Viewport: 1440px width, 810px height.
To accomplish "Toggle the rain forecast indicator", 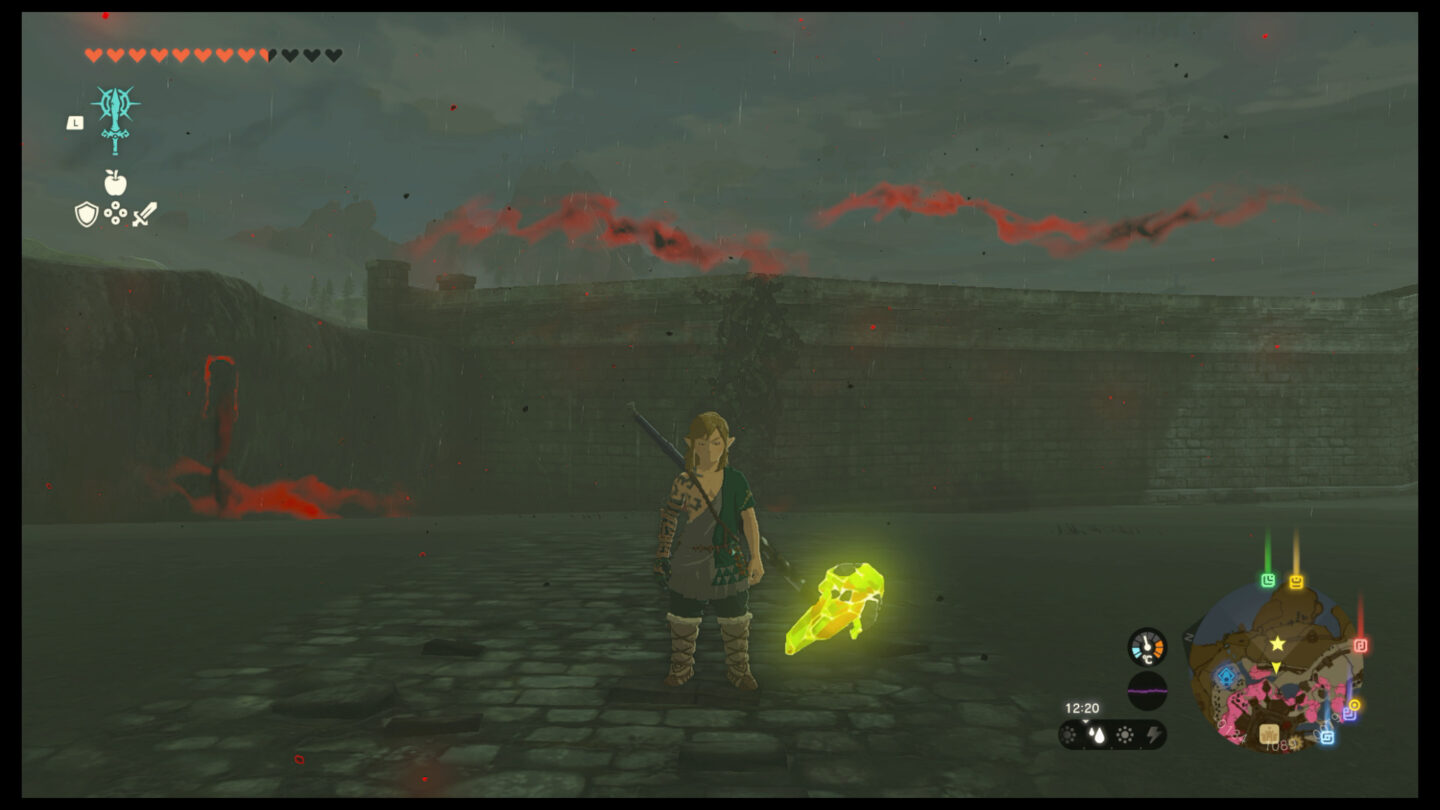I will click(x=1096, y=735).
